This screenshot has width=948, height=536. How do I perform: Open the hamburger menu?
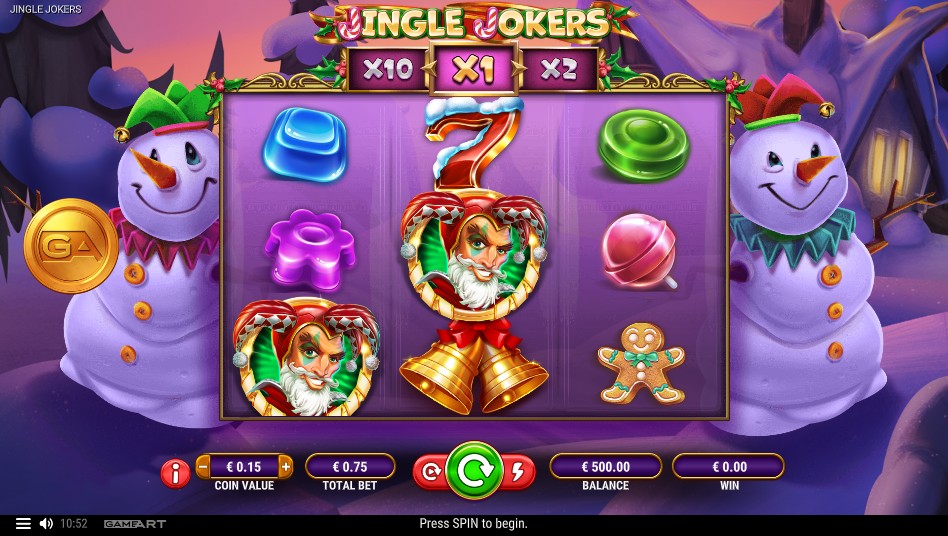click(23, 524)
